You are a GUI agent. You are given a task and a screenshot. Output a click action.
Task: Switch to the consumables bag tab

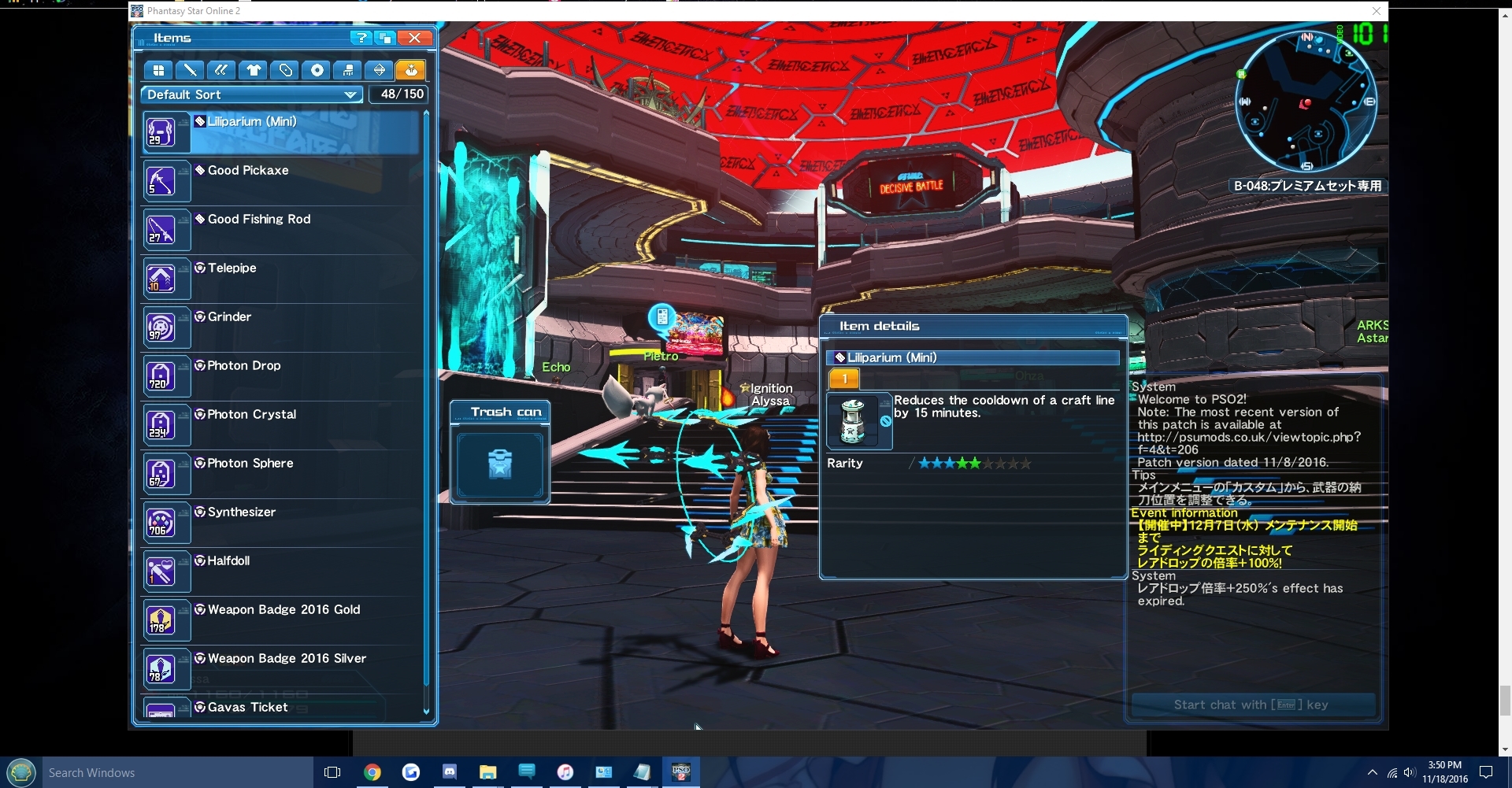pos(411,70)
